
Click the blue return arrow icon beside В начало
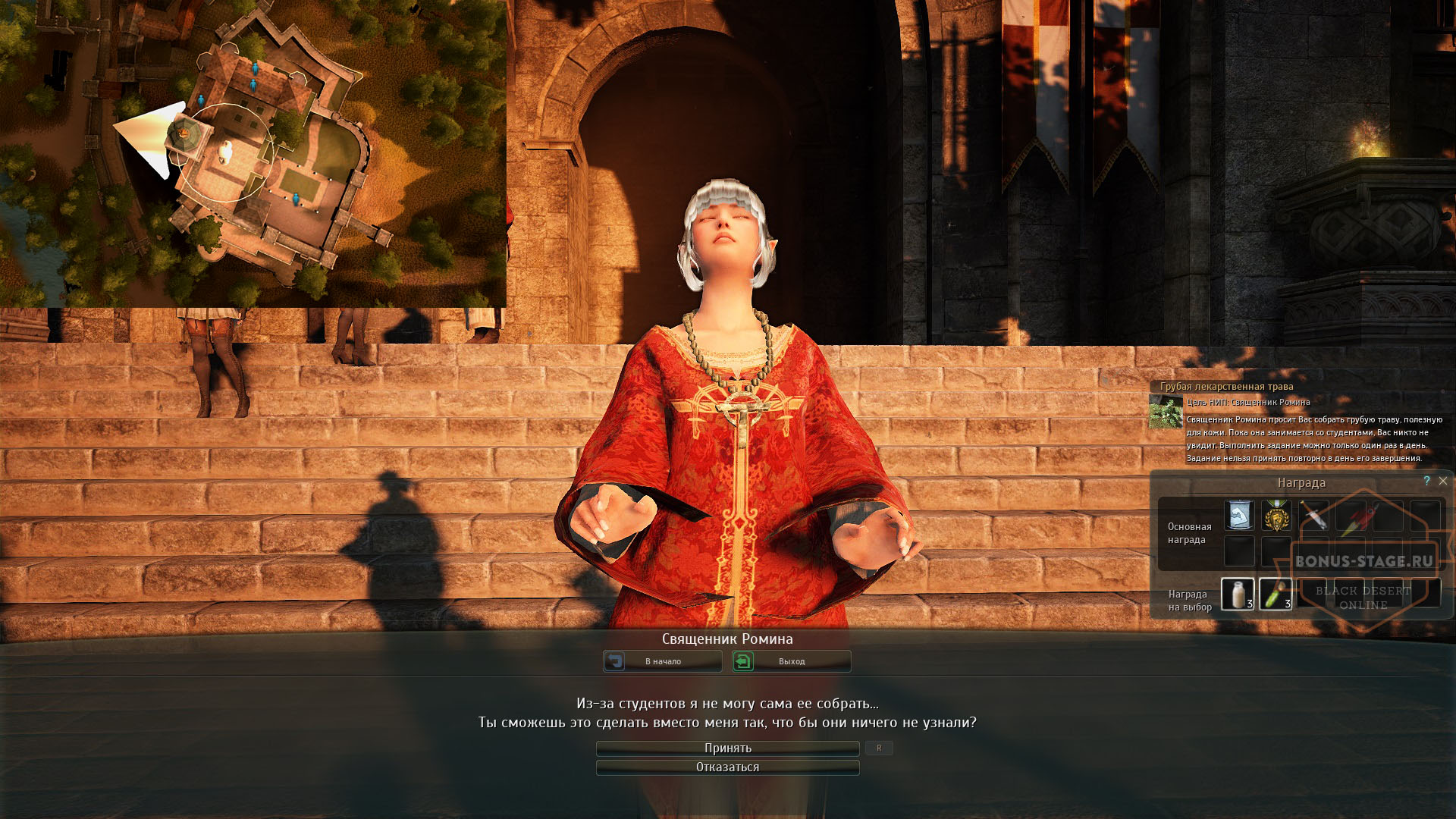click(616, 661)
